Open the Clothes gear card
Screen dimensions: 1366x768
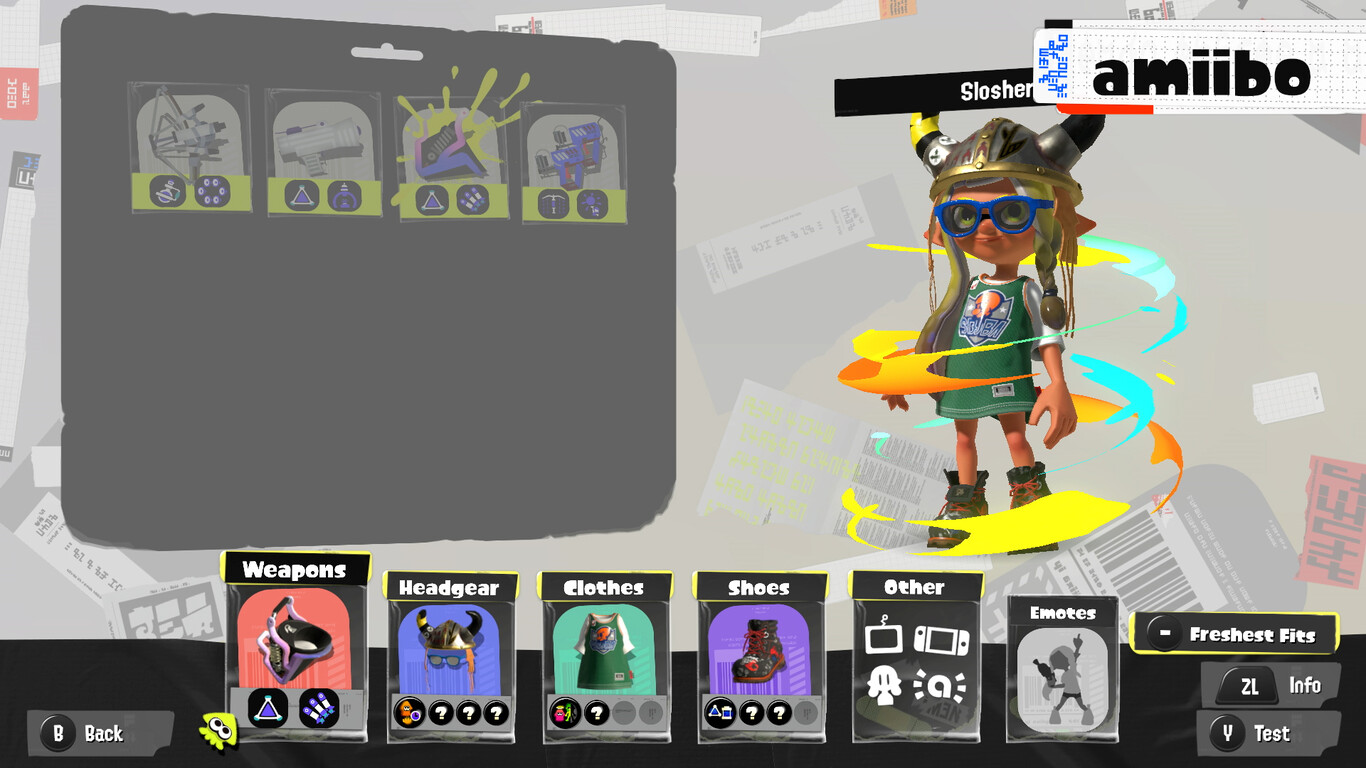tap(605, 655)
